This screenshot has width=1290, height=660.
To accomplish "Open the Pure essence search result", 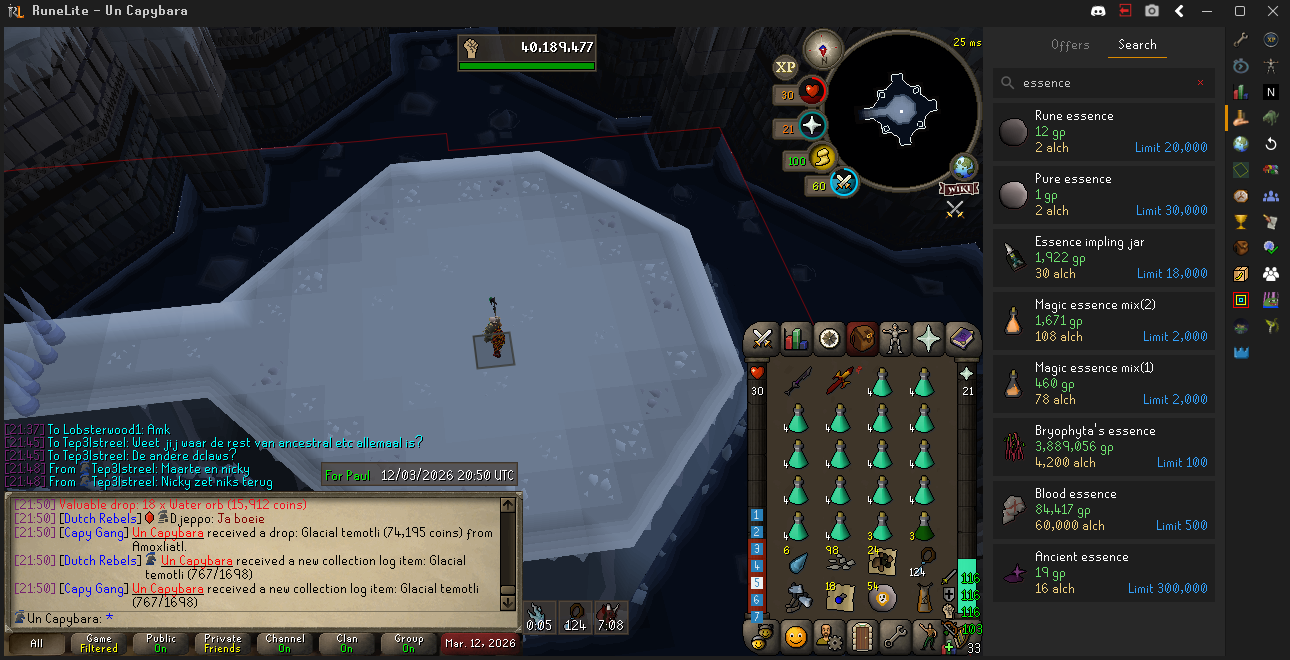I will click(x=1104, y=194).
